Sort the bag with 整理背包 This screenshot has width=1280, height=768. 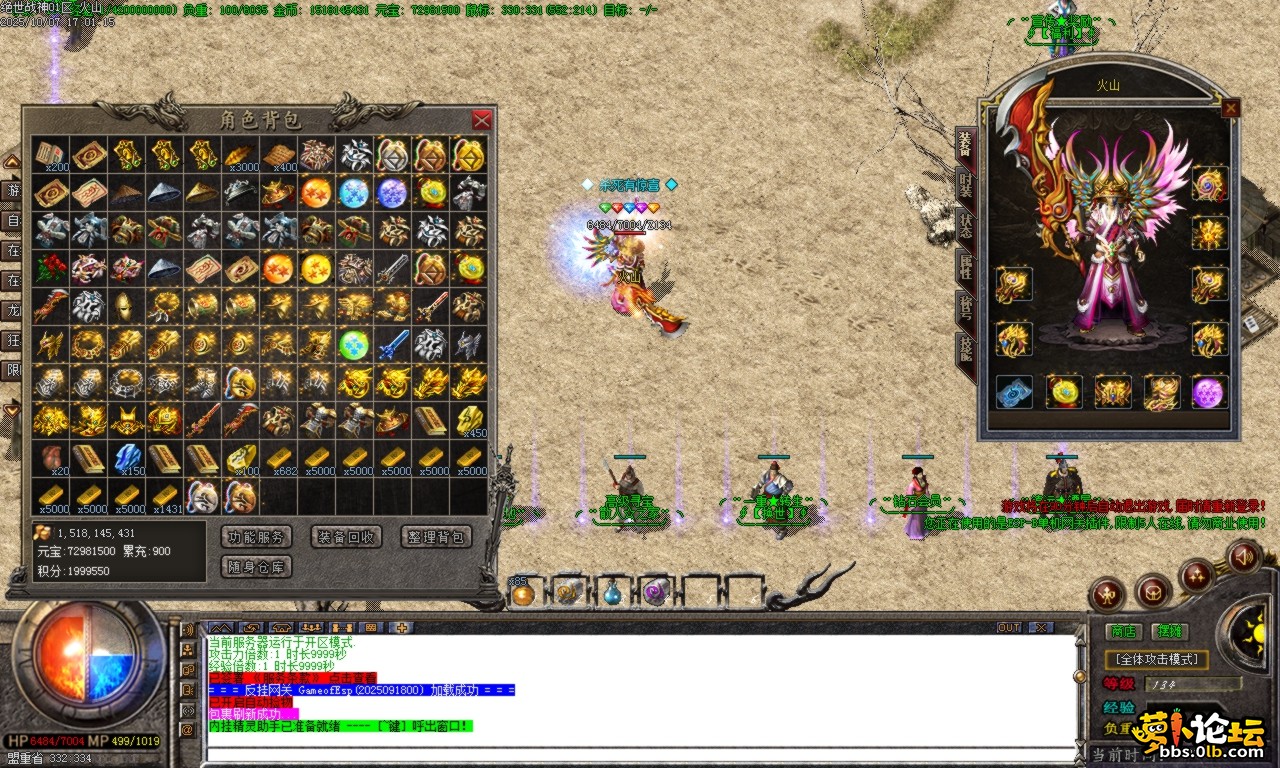(436, 537)
